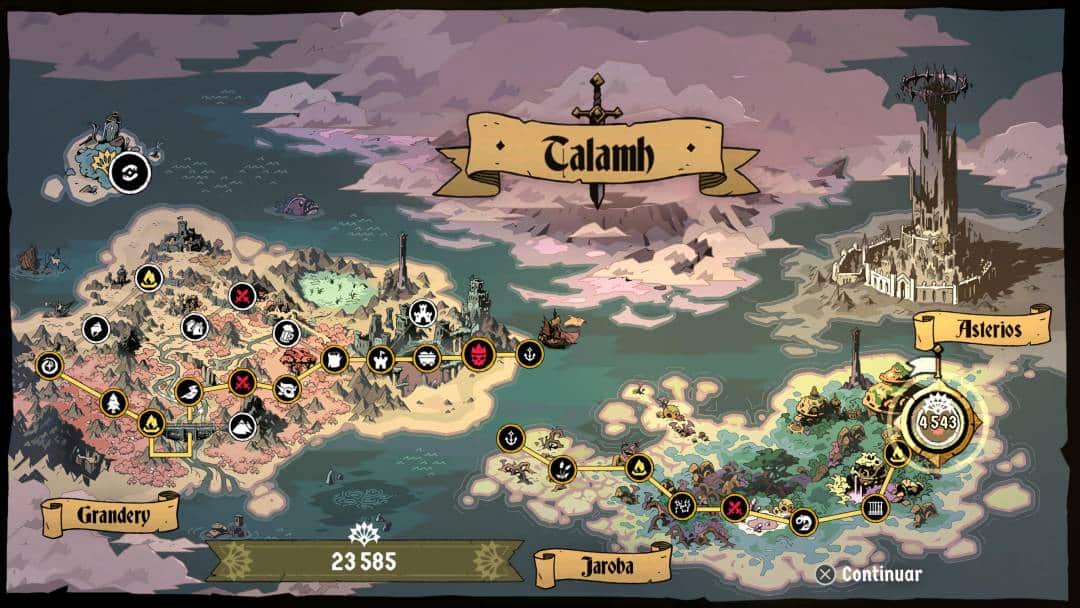Viewport: 1080px width, 608px height.
Task: Click the Continuar button
Action: (869, 574)
